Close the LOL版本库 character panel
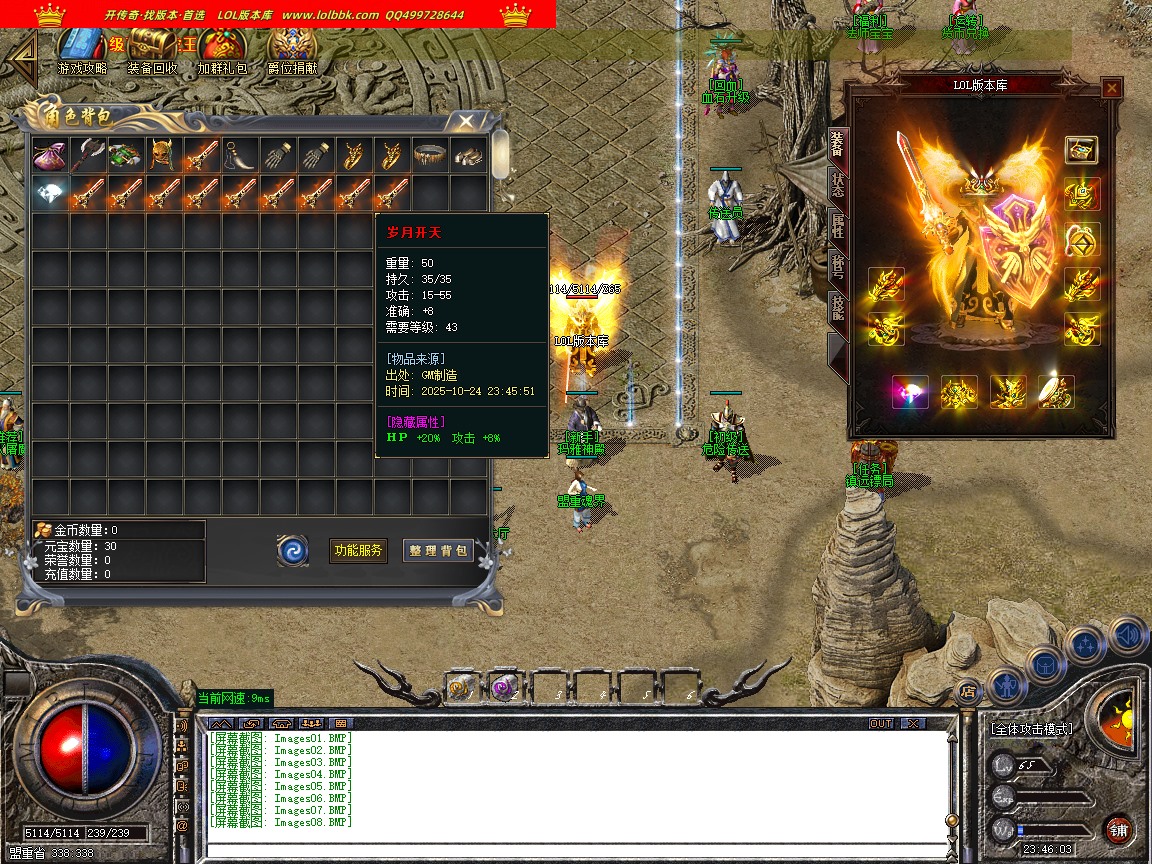The image size is (1152, 864). [1111, 89]
